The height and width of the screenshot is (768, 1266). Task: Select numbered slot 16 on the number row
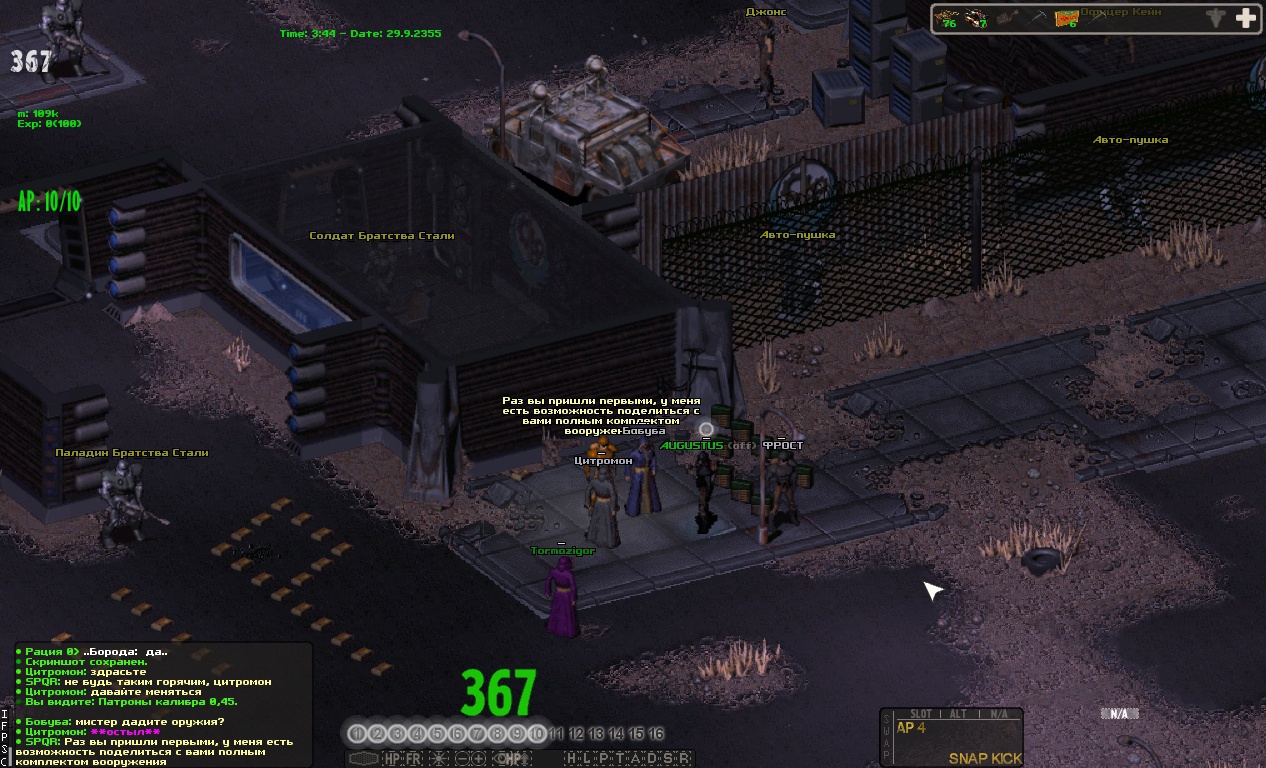click(656, 734)
